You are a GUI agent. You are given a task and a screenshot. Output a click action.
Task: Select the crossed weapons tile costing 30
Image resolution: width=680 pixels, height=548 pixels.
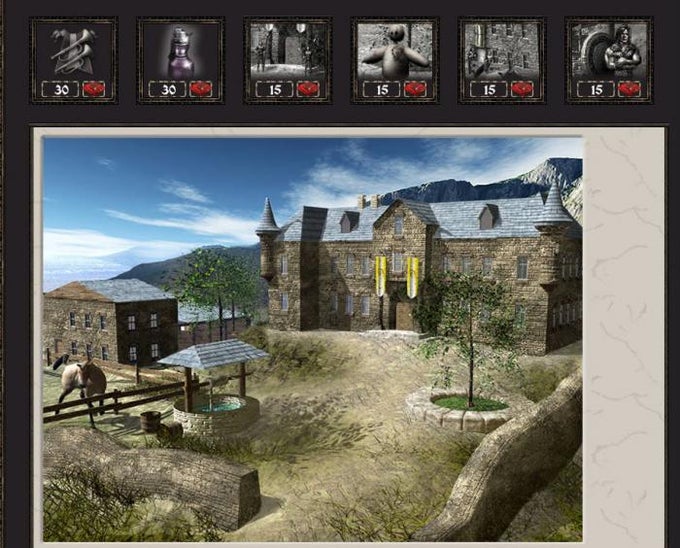coord(74,59)
